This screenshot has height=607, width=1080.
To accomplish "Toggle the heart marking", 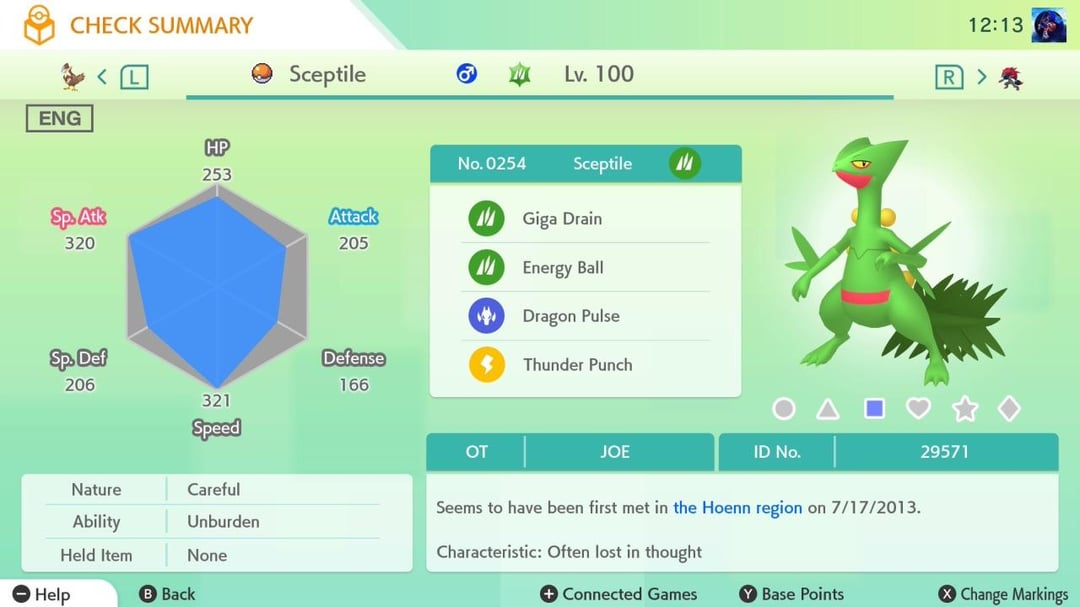I will pos(918,408).
